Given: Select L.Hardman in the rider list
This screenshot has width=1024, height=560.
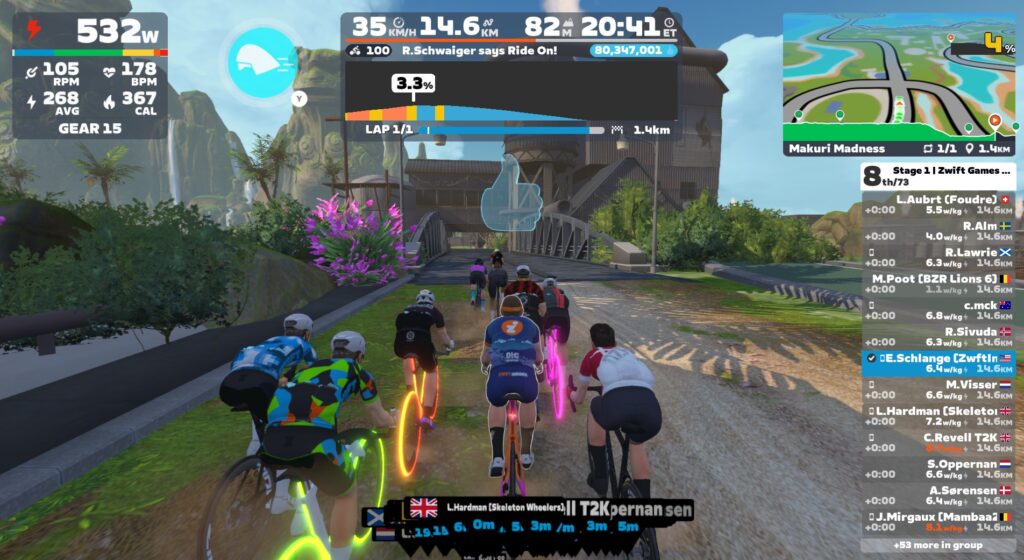Looking at the screenshot, I should 937,415.
